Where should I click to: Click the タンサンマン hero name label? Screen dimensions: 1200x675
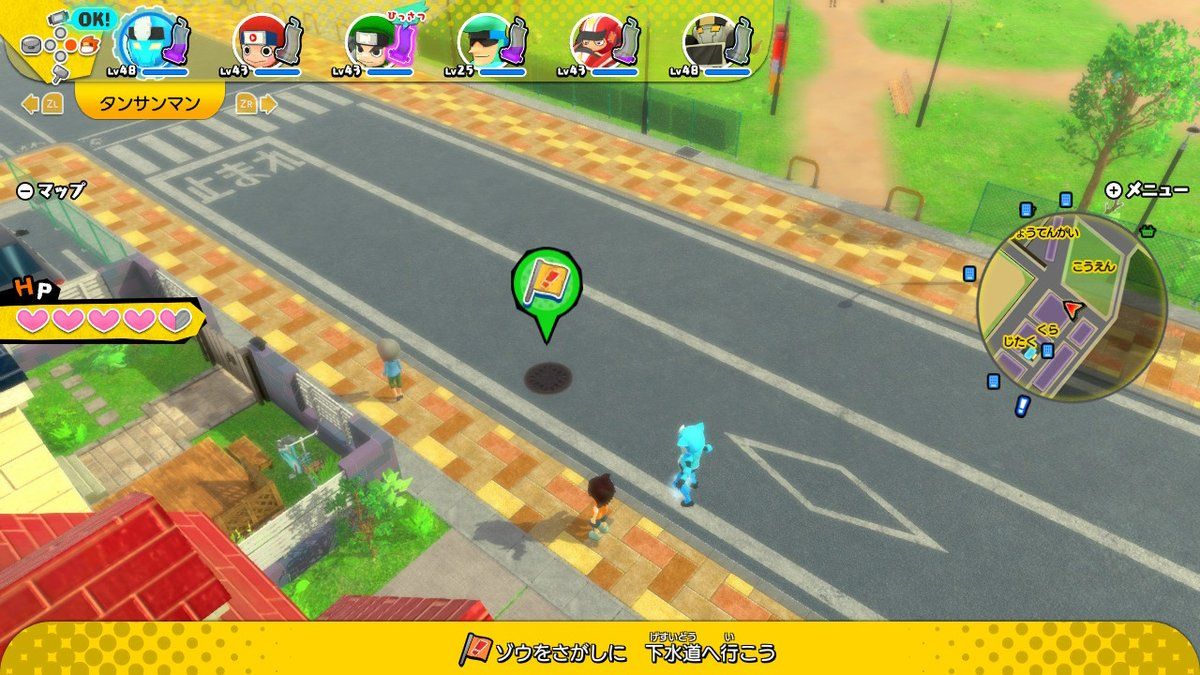click(150, 103)
